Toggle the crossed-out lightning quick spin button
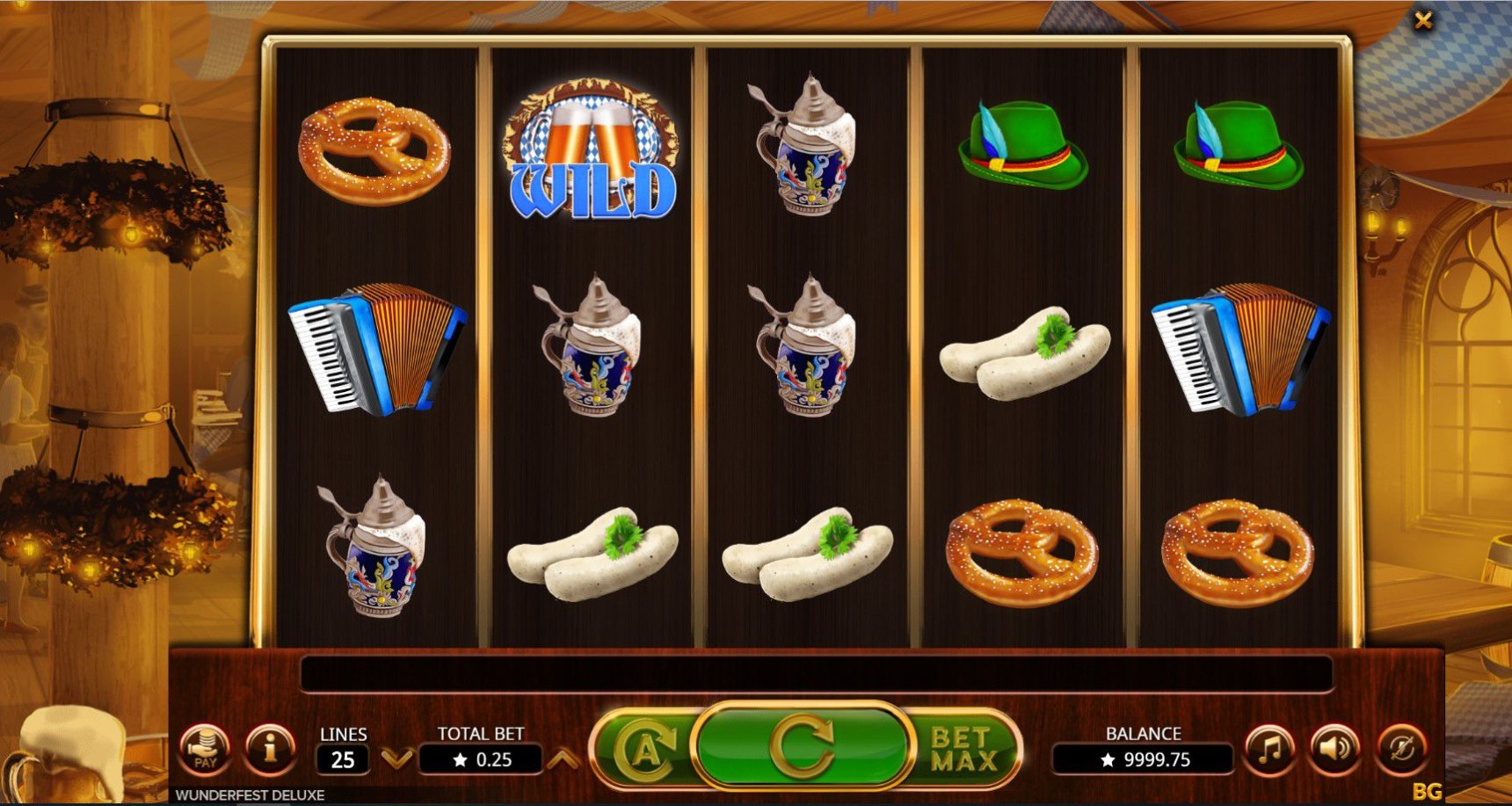The image size is (1512, 806). pos(1400,750)
